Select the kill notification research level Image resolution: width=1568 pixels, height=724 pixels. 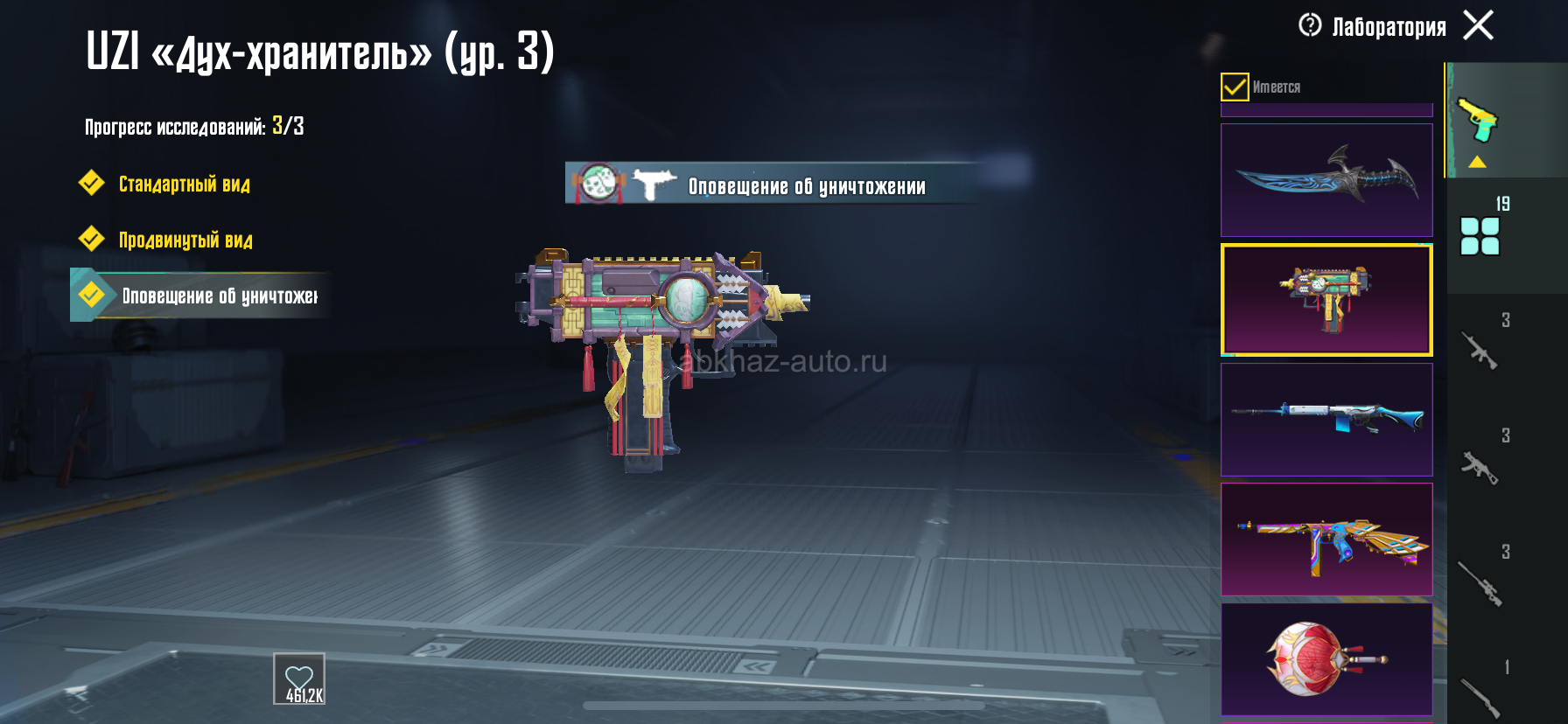click(x=218, y=296)
